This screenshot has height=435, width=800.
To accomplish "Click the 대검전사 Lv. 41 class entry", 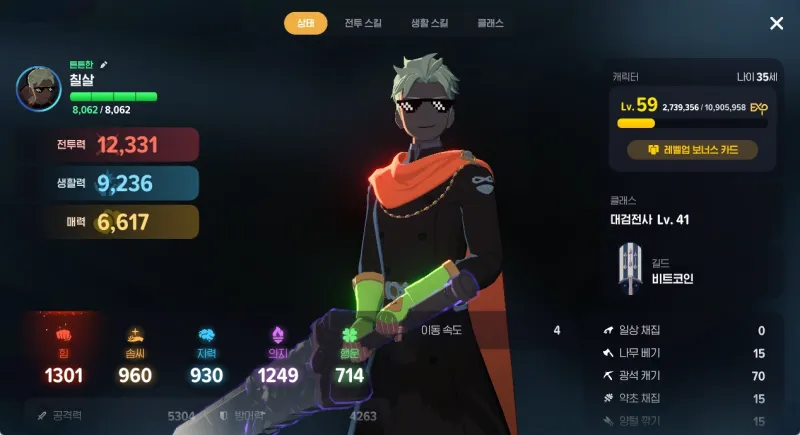I will [x=650, y=219].
